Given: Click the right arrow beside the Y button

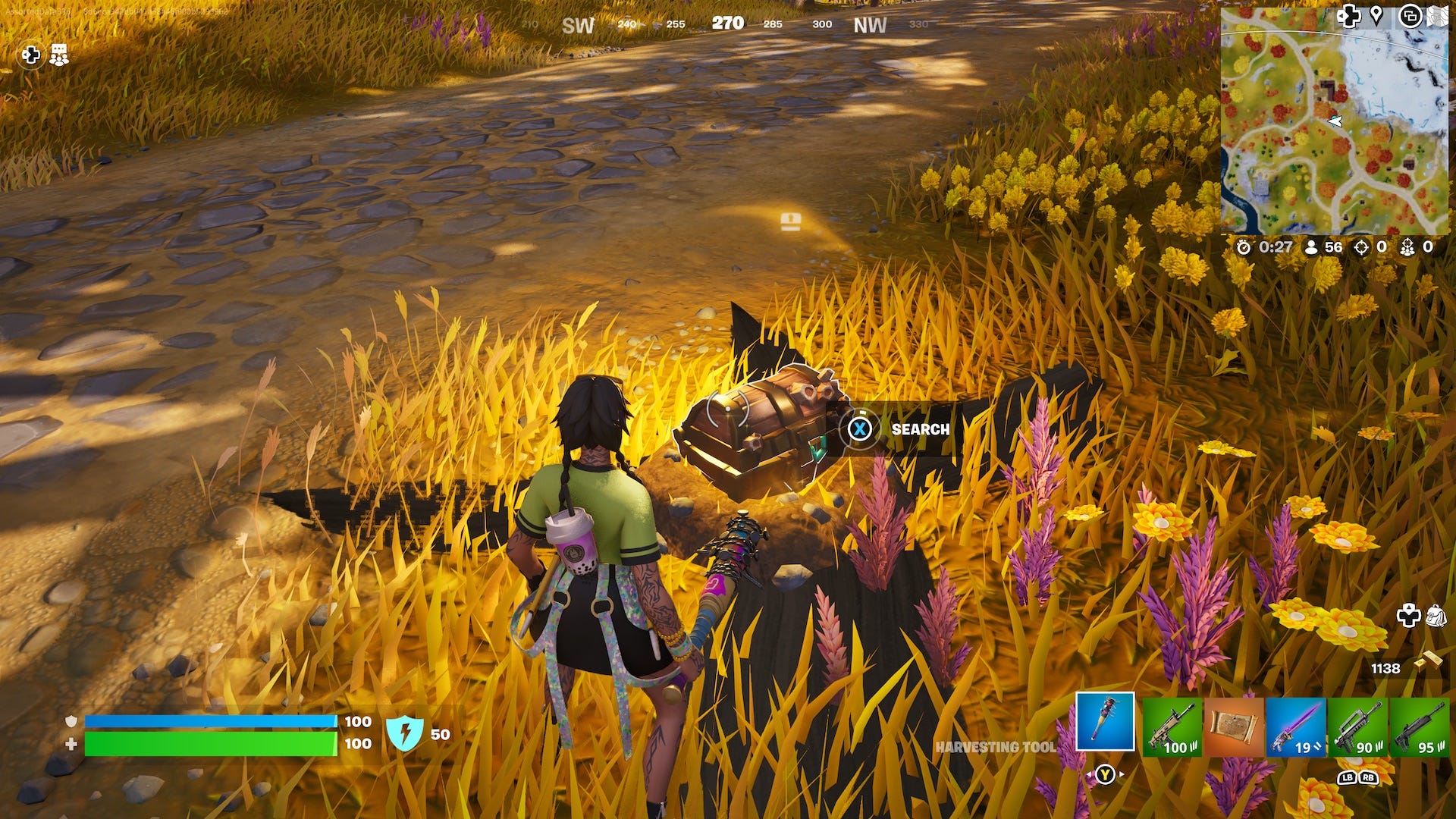Looking at the screenshot, I should [x=1121, y=773].
